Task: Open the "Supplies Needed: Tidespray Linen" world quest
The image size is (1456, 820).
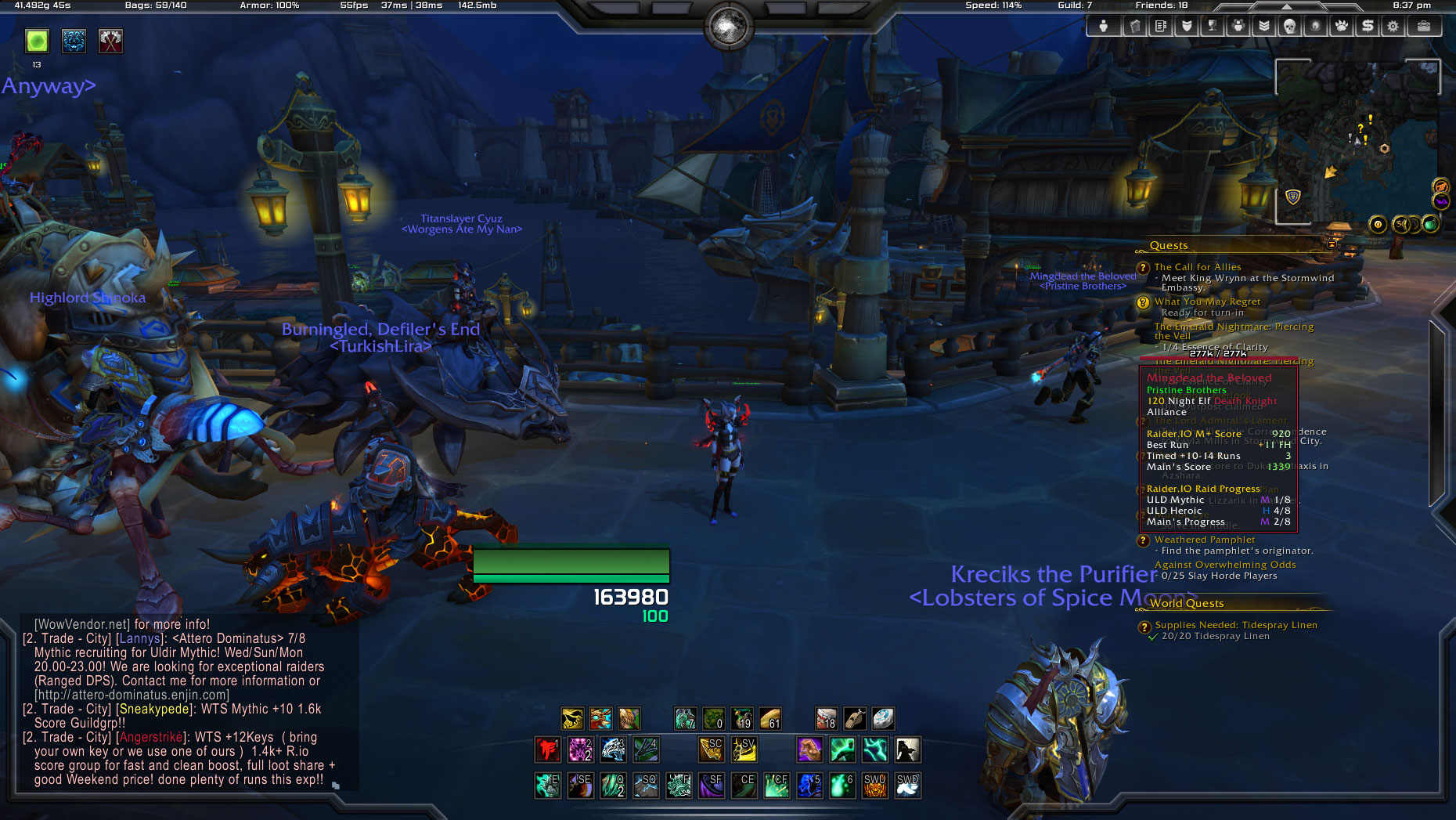Action: pos(1236,625)
